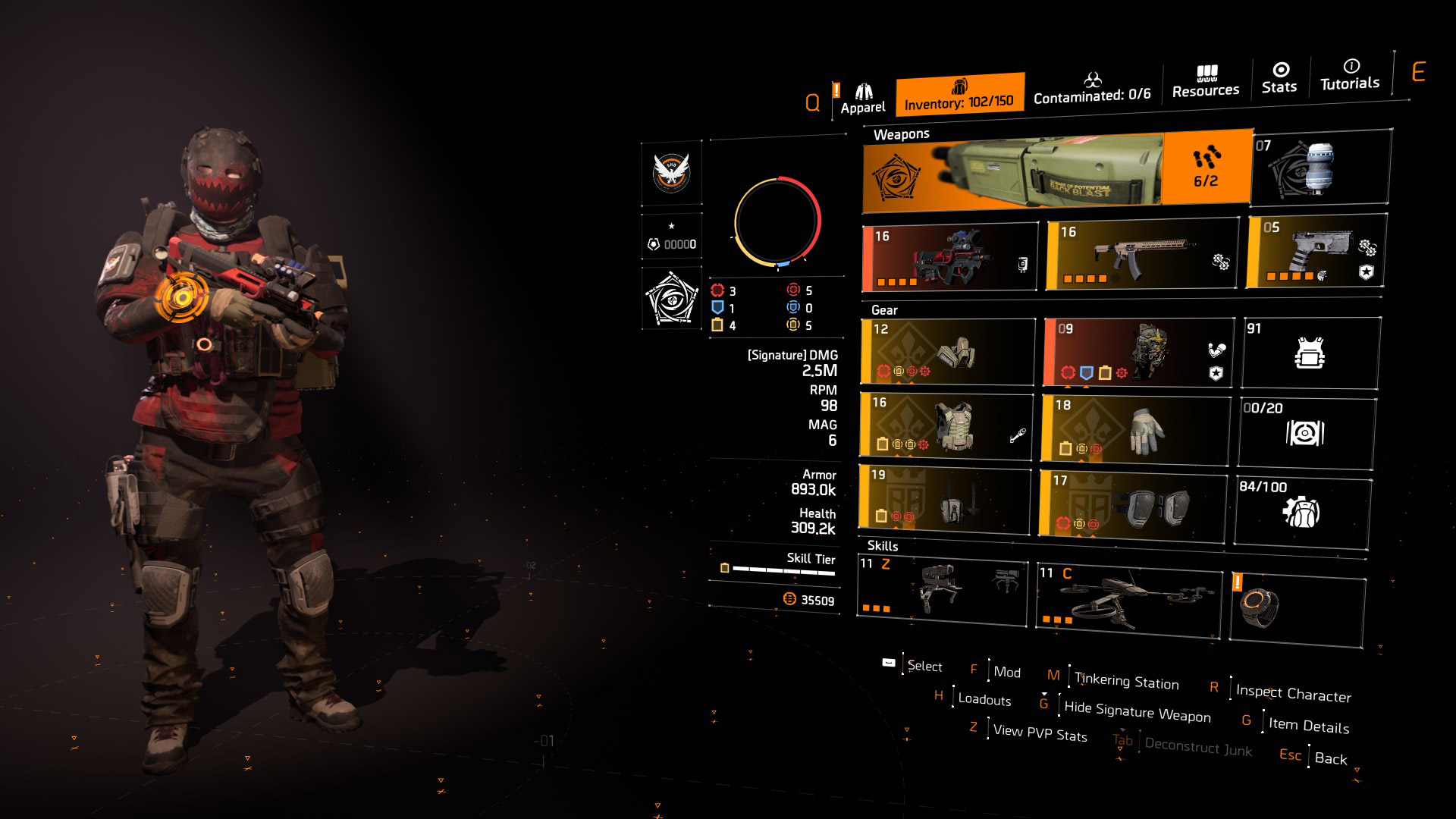Open the Resources tab
The height and width of the screenshot is (819, 1456).
point(1205,82)
